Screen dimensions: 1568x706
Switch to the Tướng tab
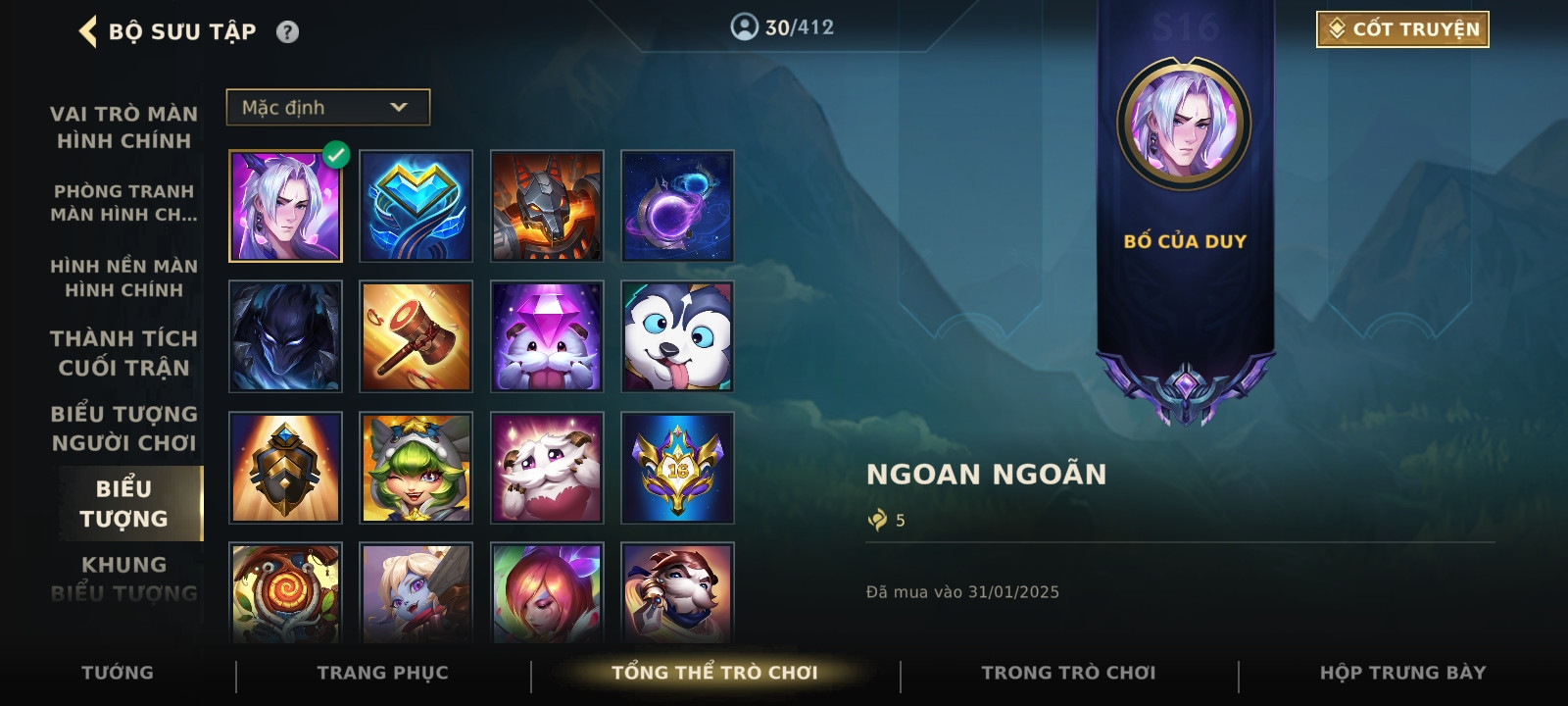click(118, 673)
